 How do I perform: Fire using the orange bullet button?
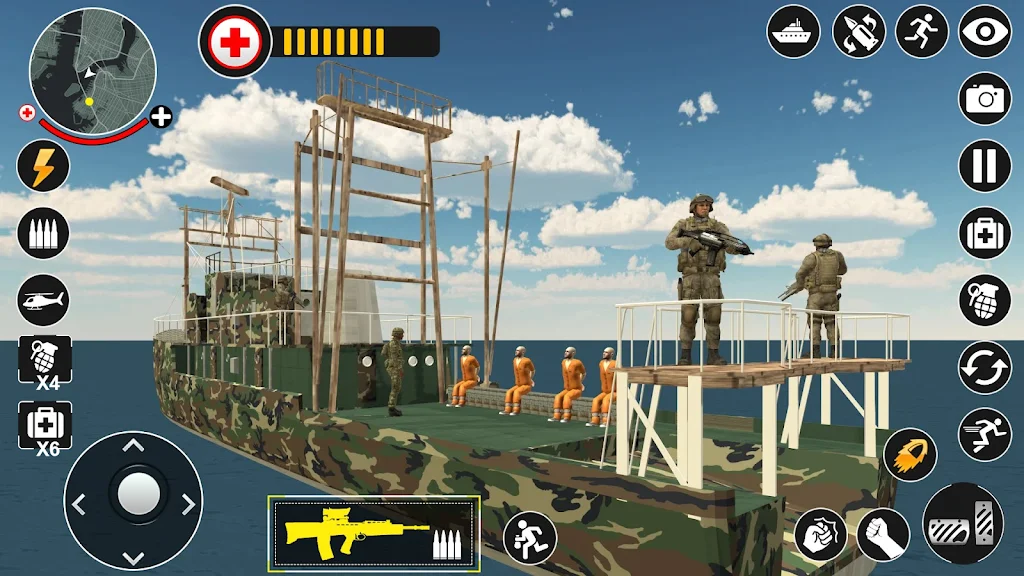tap(910, 454)
